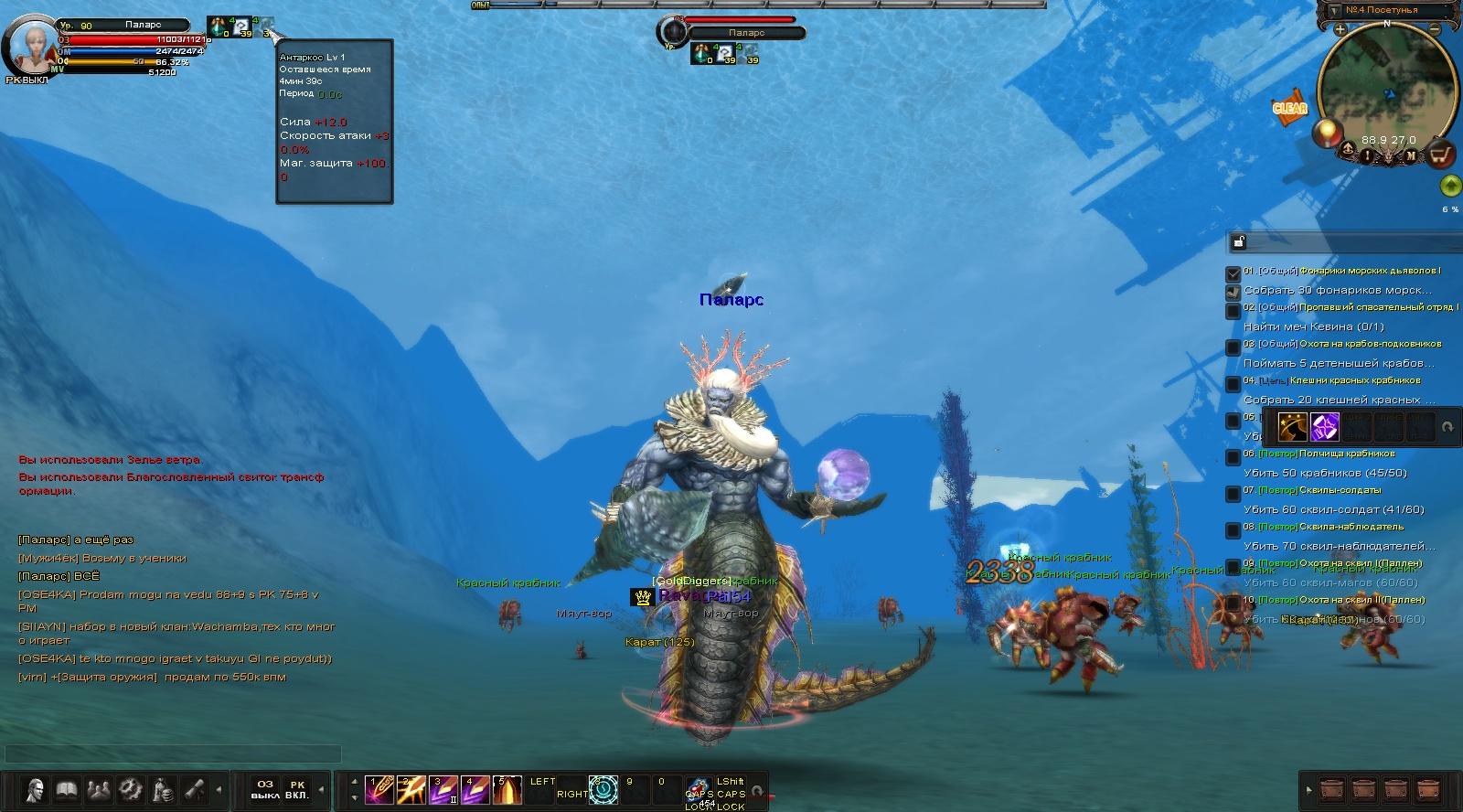
Task: Open the settings gear menu button
Action: [x=130, y=789]
